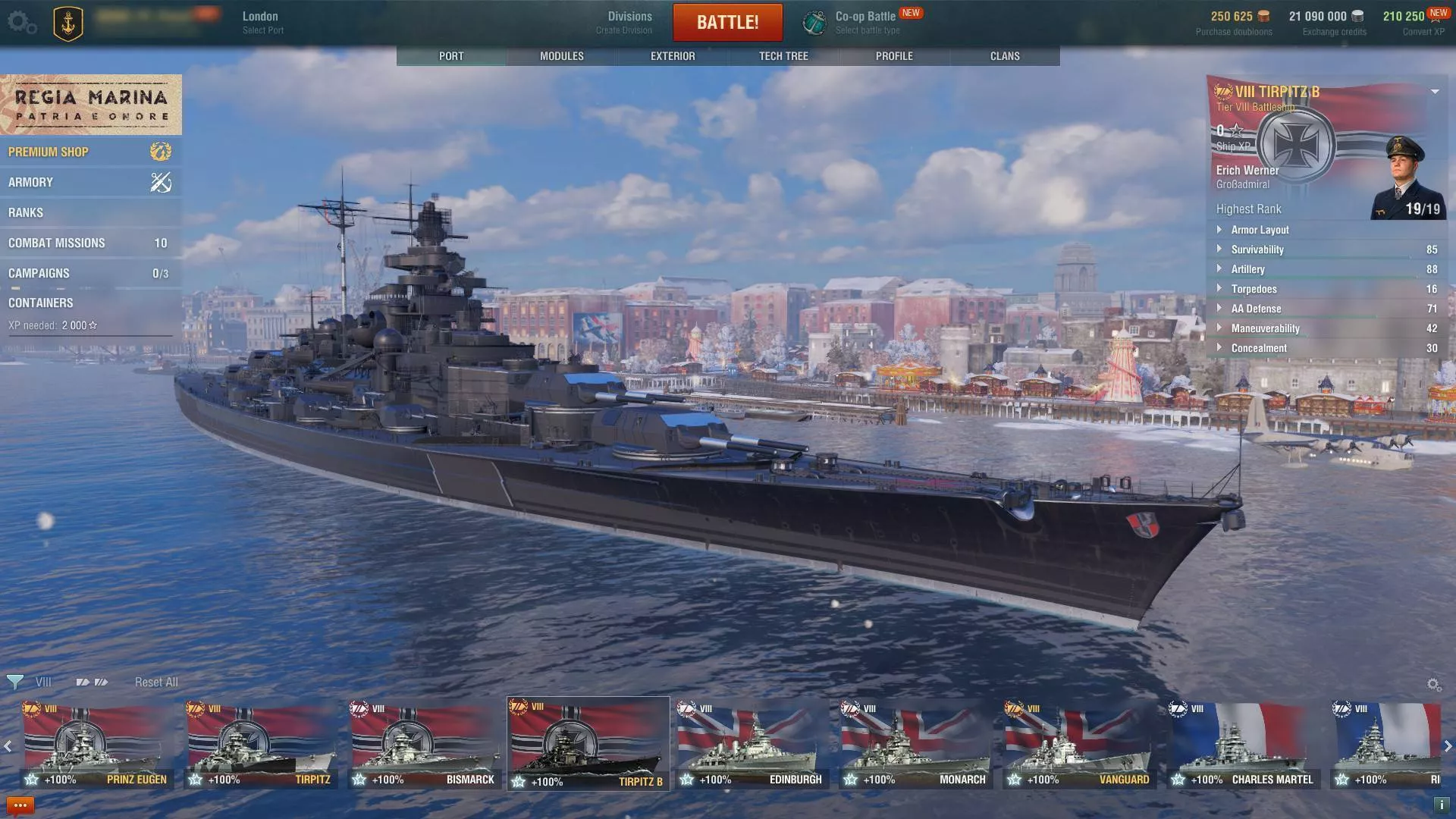Reset all carousel ship filters
1456x819 pixels.
coord(156,682)
